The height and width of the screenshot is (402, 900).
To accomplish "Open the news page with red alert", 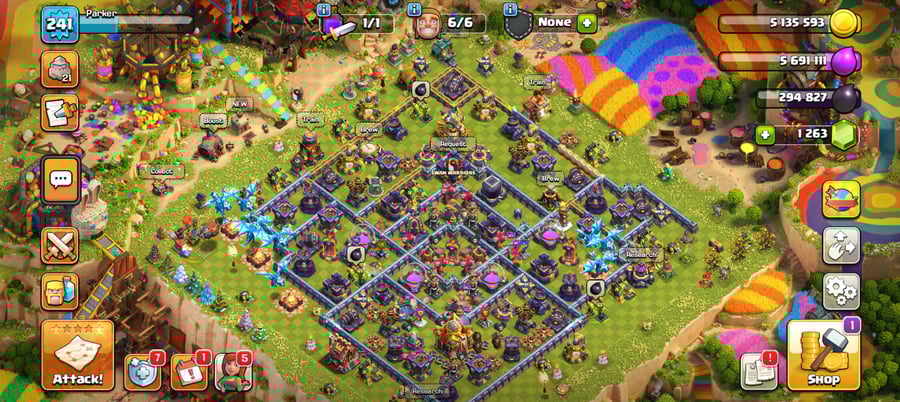I will pos(757,372).
